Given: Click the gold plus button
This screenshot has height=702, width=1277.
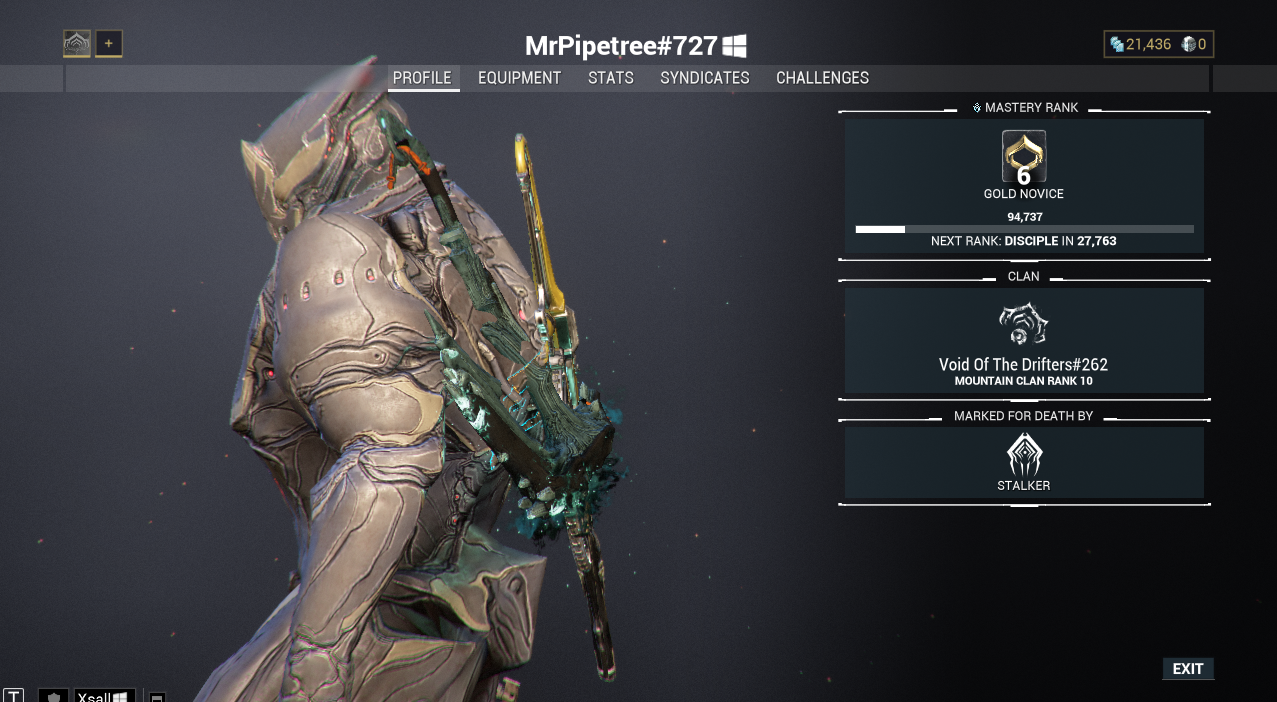Looking at the screenshot, I should [109, 43].
